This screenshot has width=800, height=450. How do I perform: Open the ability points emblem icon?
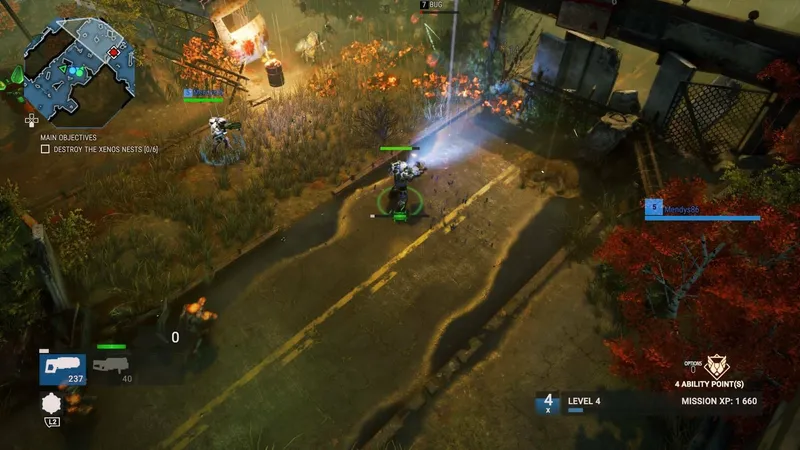[x=717, y=366]
